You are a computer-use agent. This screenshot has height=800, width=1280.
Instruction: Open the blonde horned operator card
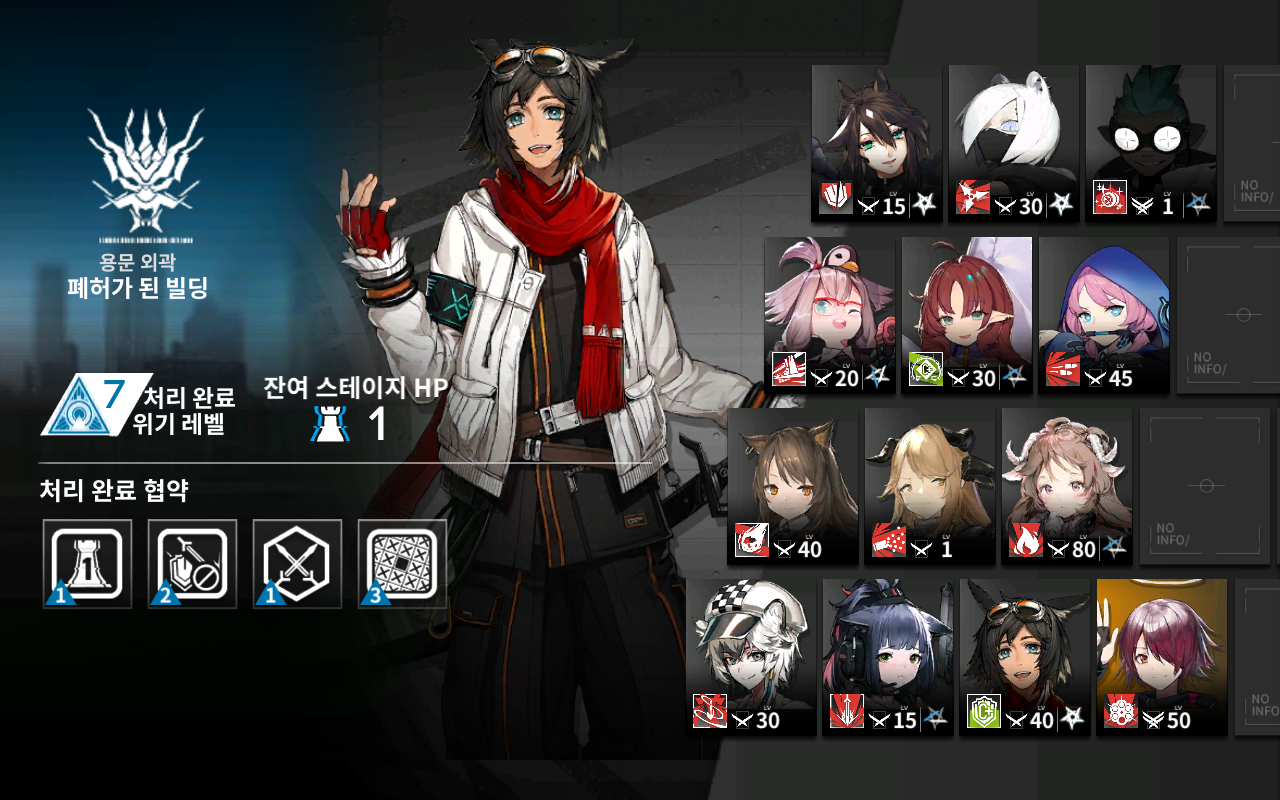pyautogui.click(x=929, y=485)
